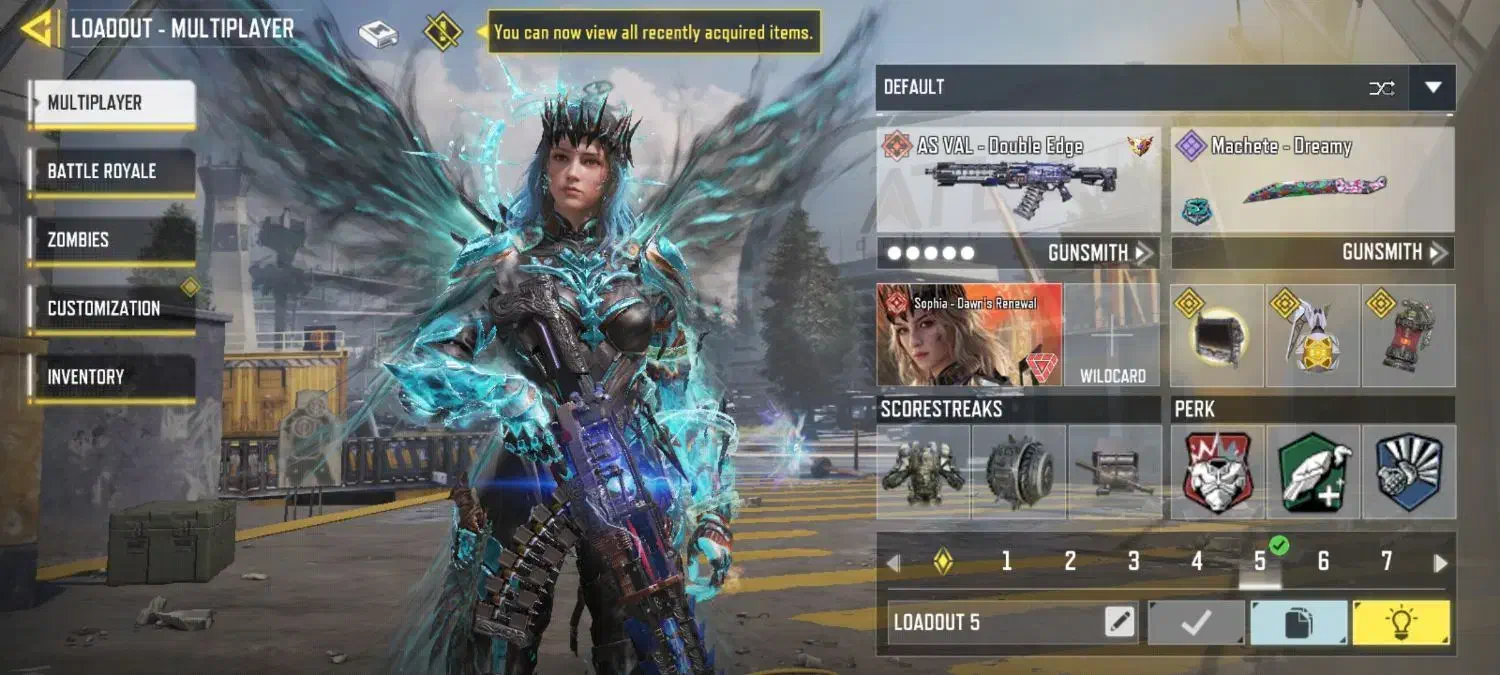Open the DEFAULT loadout dropdown arrow
This screenshot has height=675, width=1500.
1432,88
